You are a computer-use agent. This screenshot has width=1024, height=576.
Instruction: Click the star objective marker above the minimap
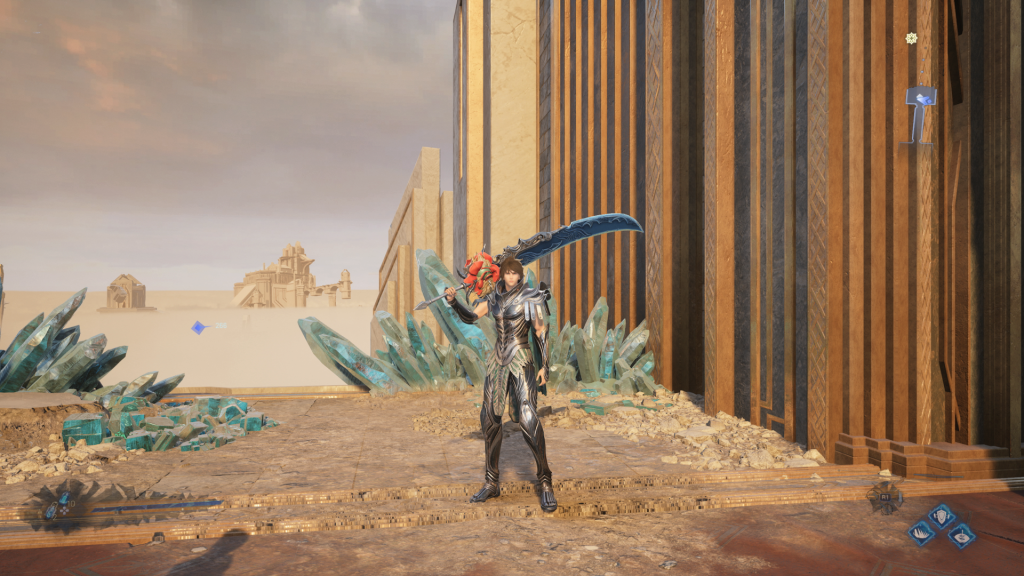pos(911,38)
